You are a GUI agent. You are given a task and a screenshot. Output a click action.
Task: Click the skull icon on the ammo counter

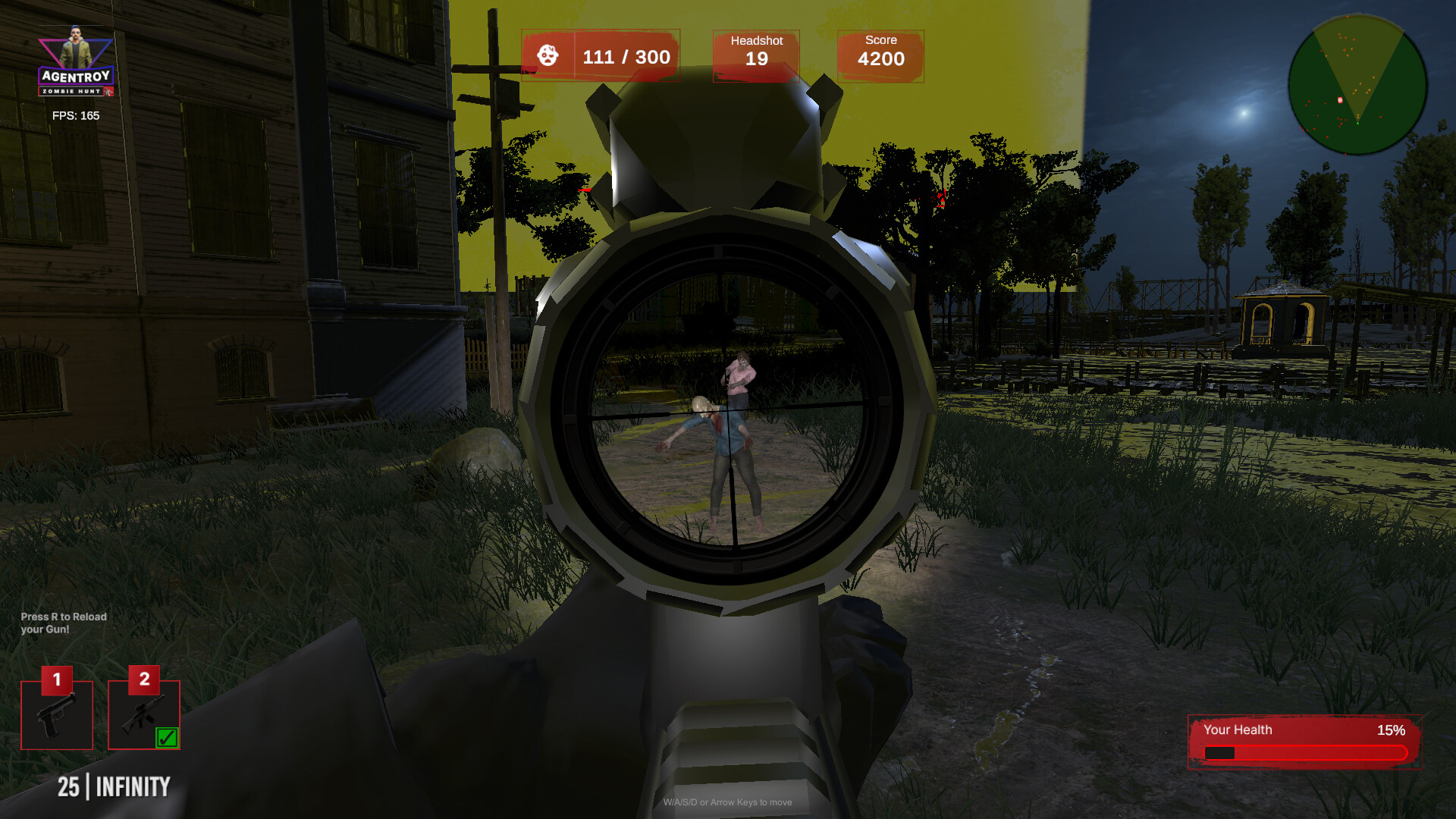549,55
